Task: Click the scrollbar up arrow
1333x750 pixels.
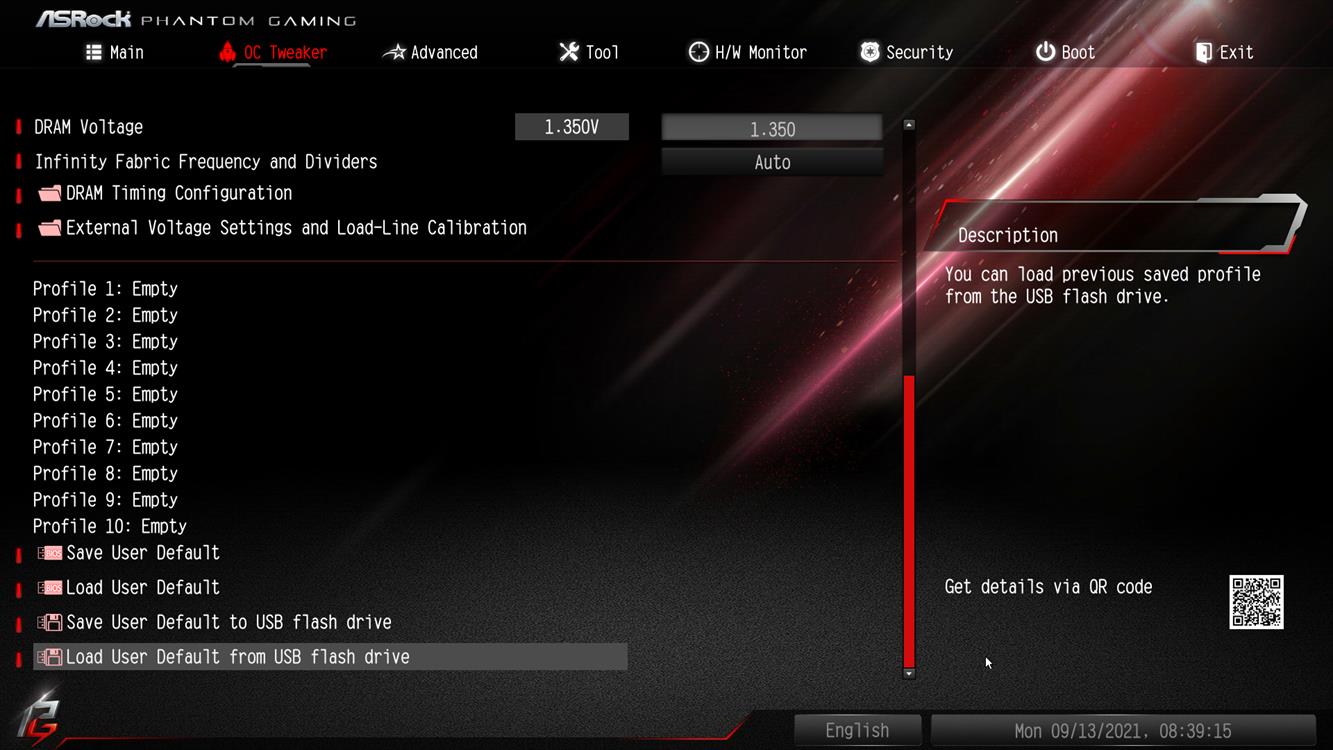Action: pyautogui.click(x=909, y=125)
